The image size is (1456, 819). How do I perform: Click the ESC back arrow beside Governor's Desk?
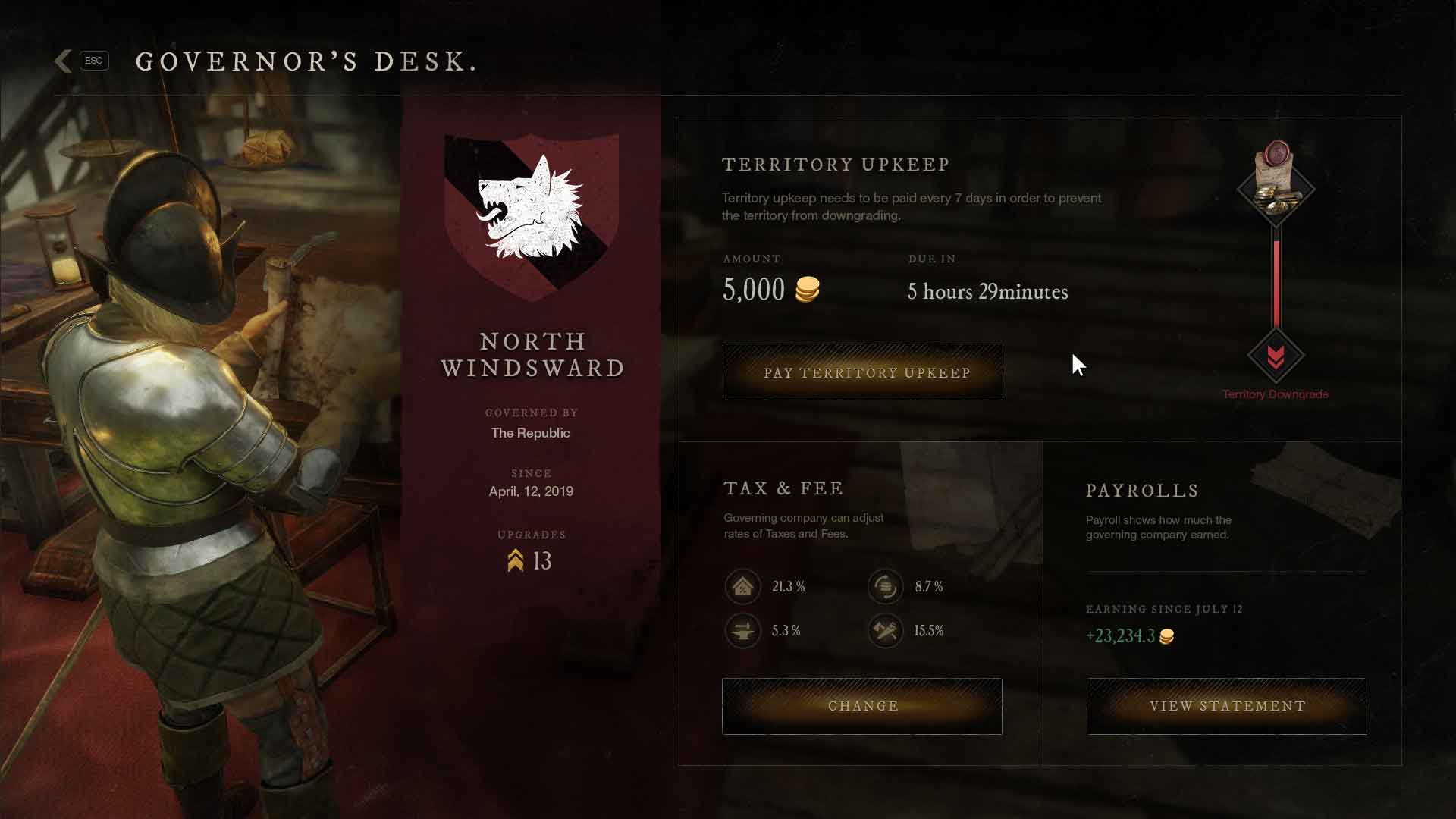64,61
